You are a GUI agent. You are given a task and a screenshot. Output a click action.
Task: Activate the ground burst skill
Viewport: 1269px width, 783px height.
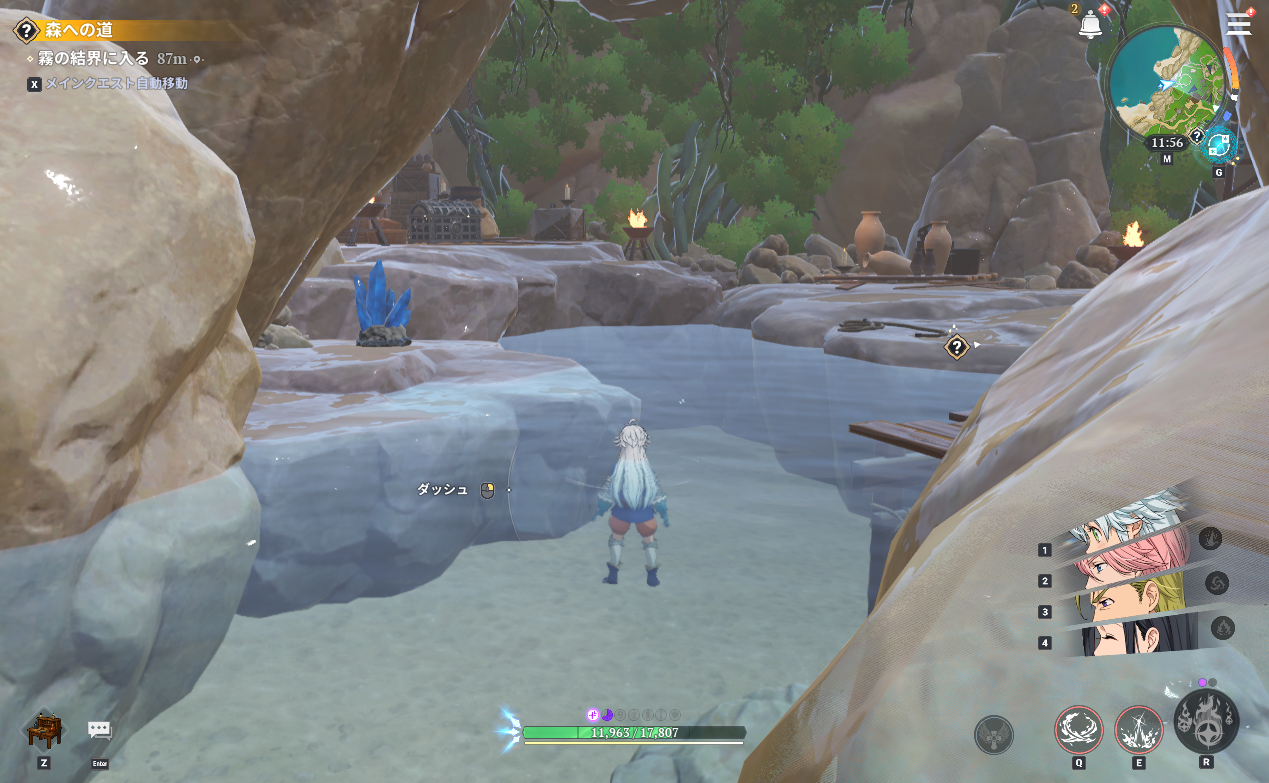(1138, 730)
